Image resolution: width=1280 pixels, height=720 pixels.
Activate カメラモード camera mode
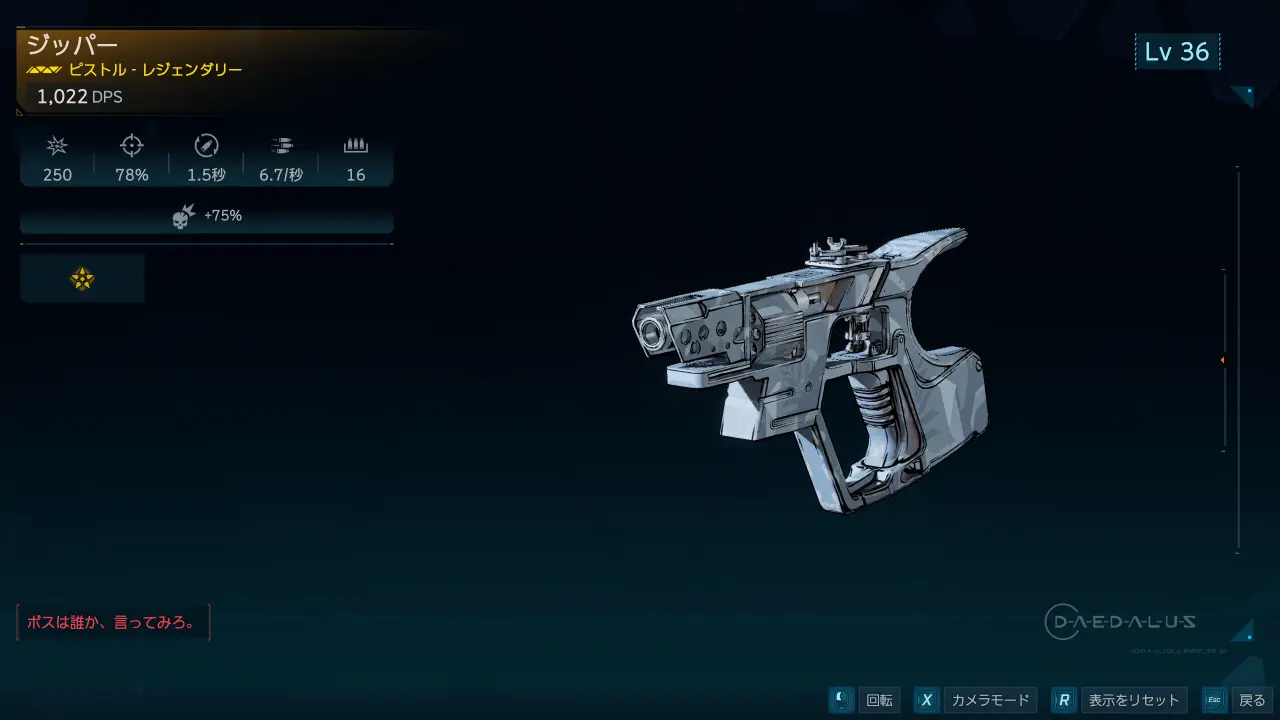(x=988, y=700)
